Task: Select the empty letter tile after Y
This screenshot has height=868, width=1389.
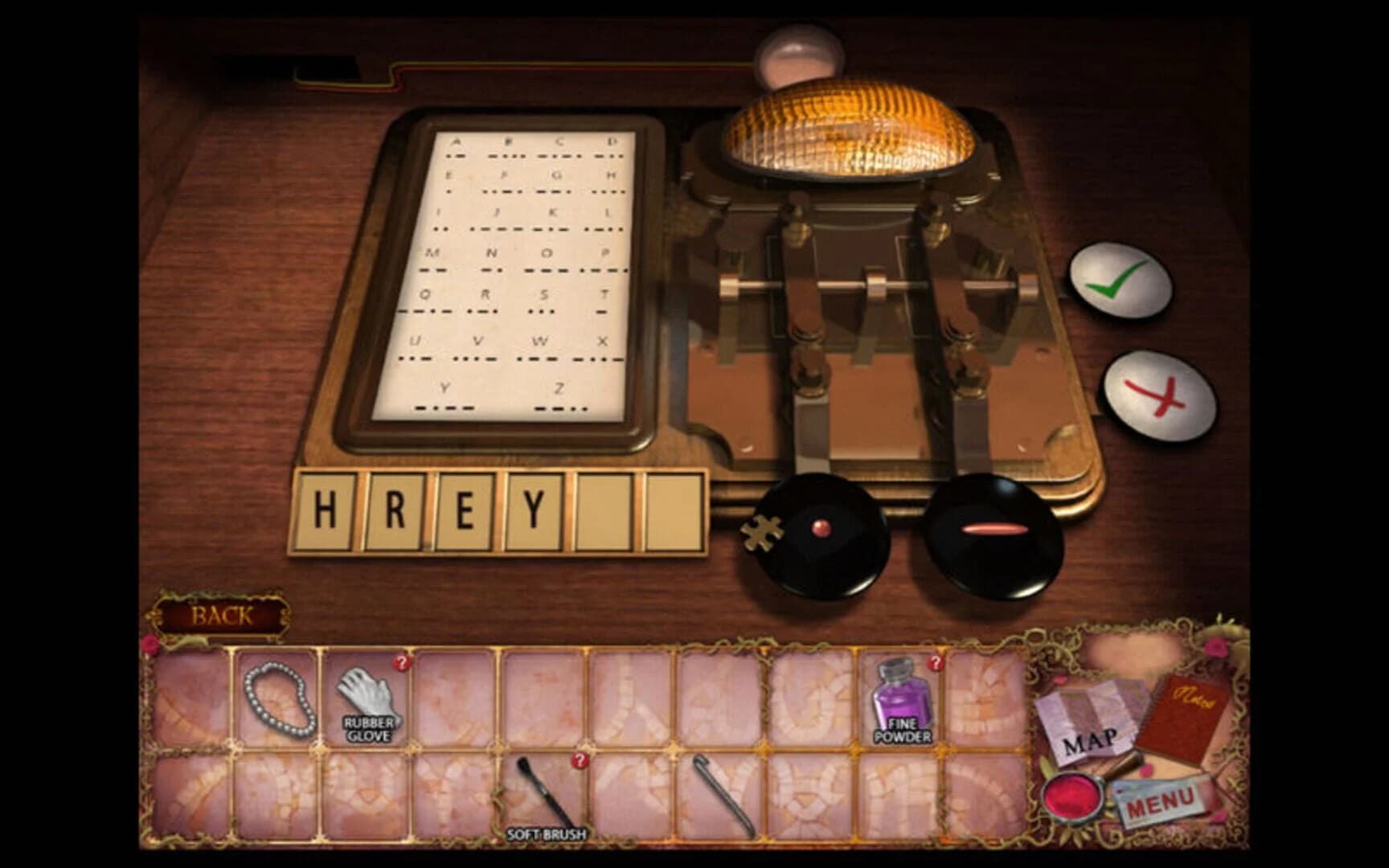Action: click(605, 509)
